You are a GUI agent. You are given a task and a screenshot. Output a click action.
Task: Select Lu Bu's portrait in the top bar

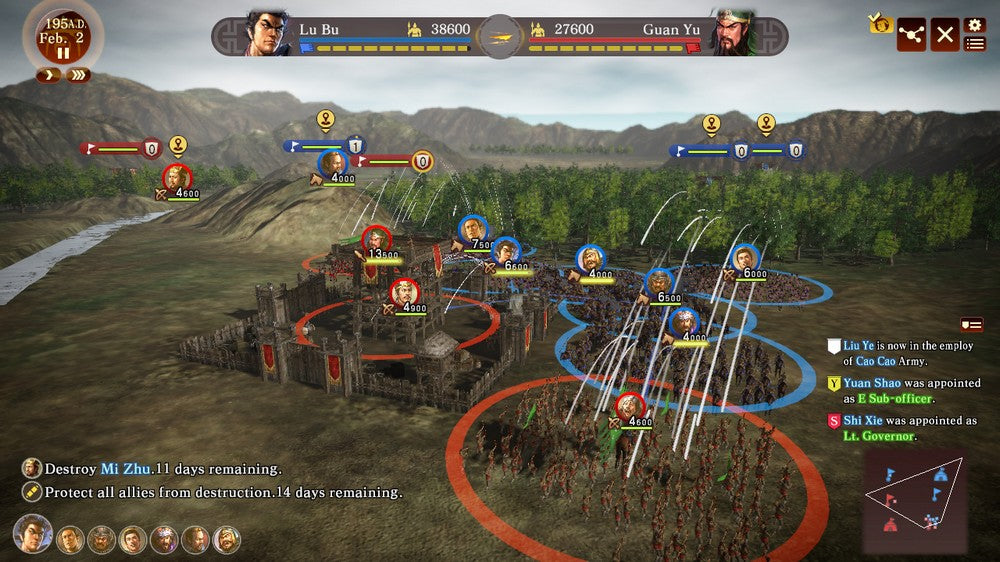pyautogui.click(x=267, y=33)
